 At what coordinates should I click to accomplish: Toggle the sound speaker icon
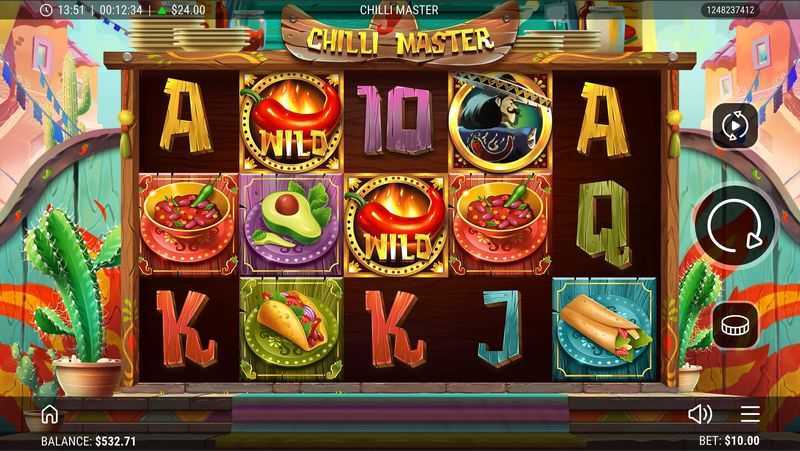point(700,414)
